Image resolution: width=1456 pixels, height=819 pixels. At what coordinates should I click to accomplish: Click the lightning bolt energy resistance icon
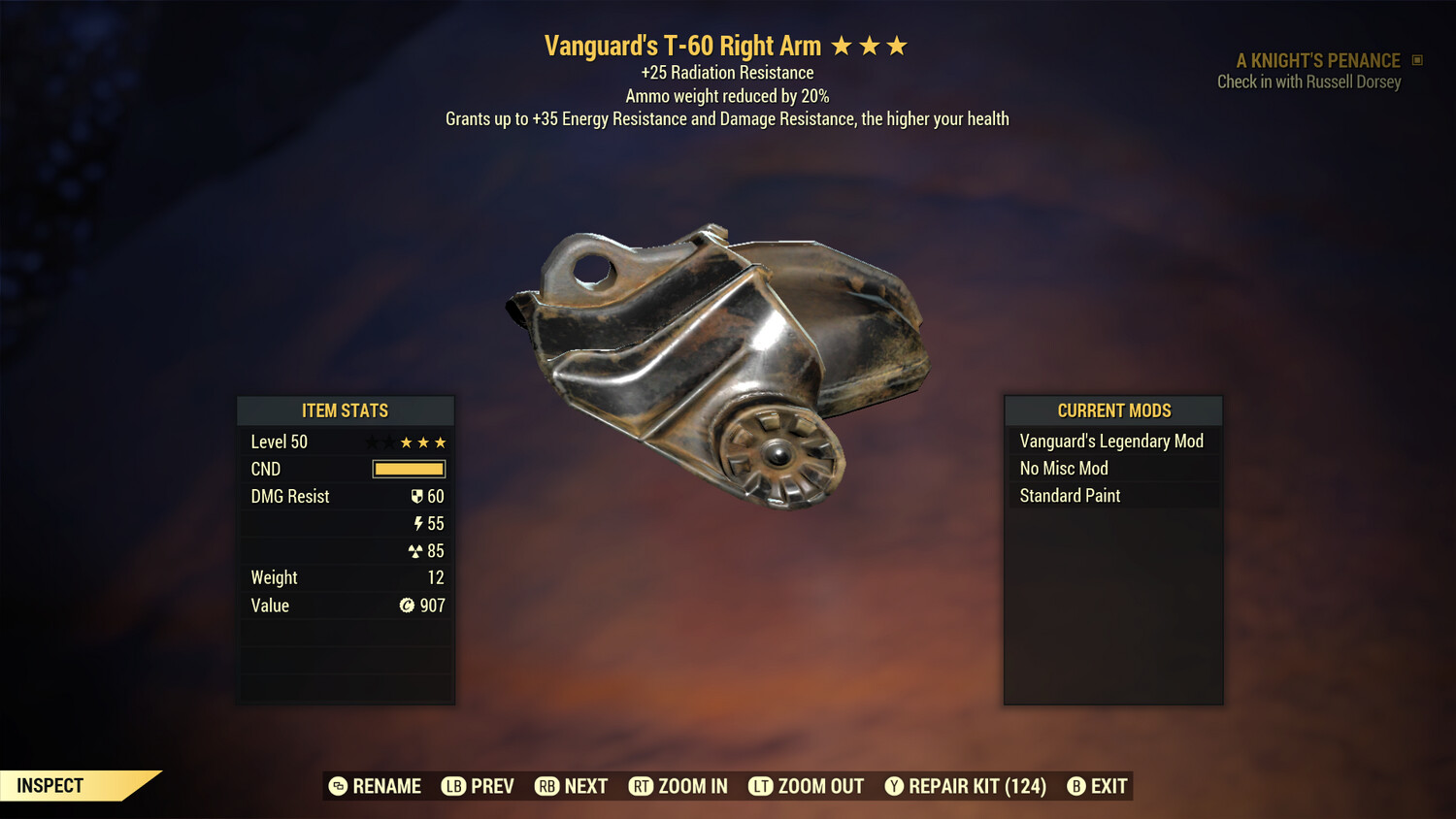420,523
